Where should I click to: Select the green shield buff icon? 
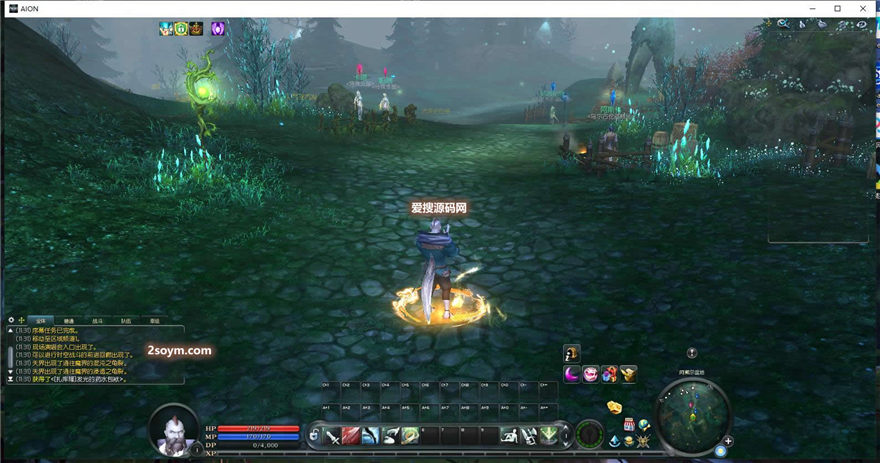coord(181,28)
